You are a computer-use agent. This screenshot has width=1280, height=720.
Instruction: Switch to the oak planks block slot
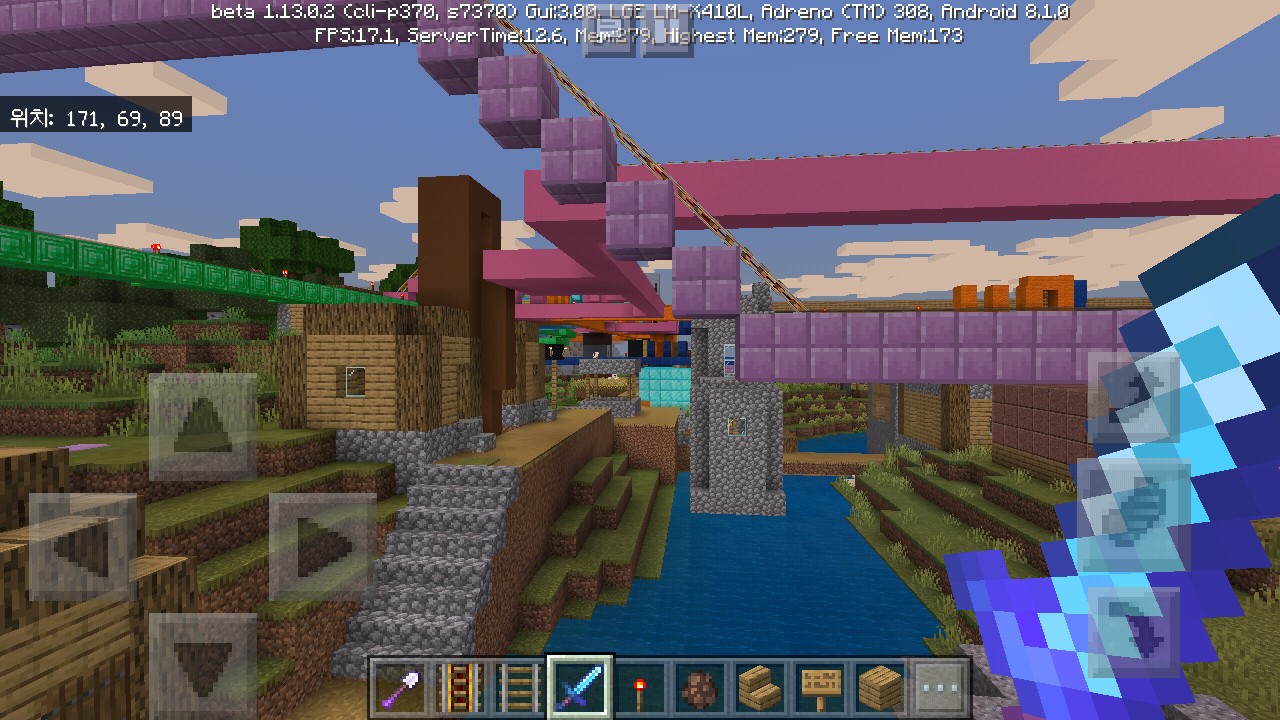tap(880, 688)
